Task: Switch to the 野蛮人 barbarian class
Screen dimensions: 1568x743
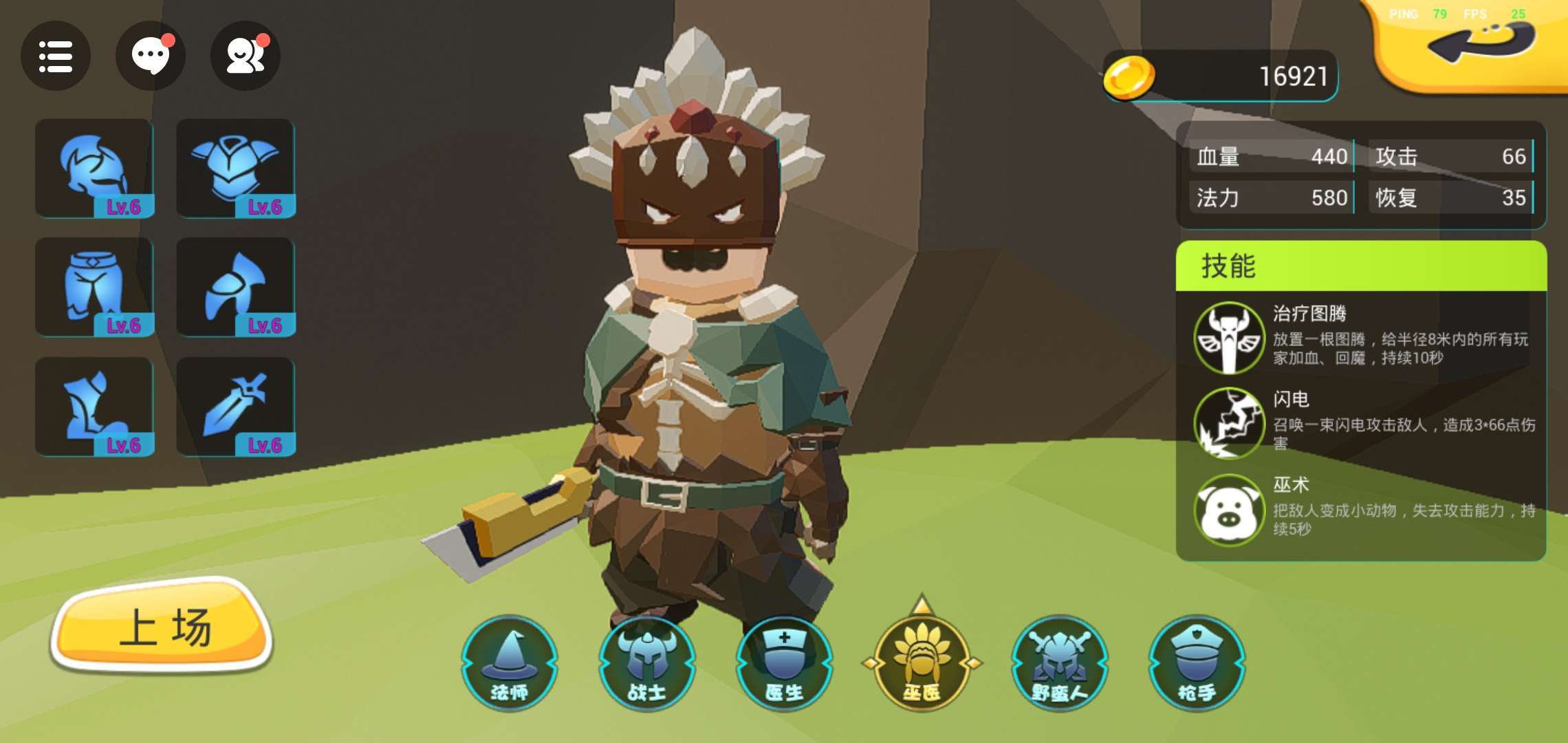Action: (x=1060, y=663)
